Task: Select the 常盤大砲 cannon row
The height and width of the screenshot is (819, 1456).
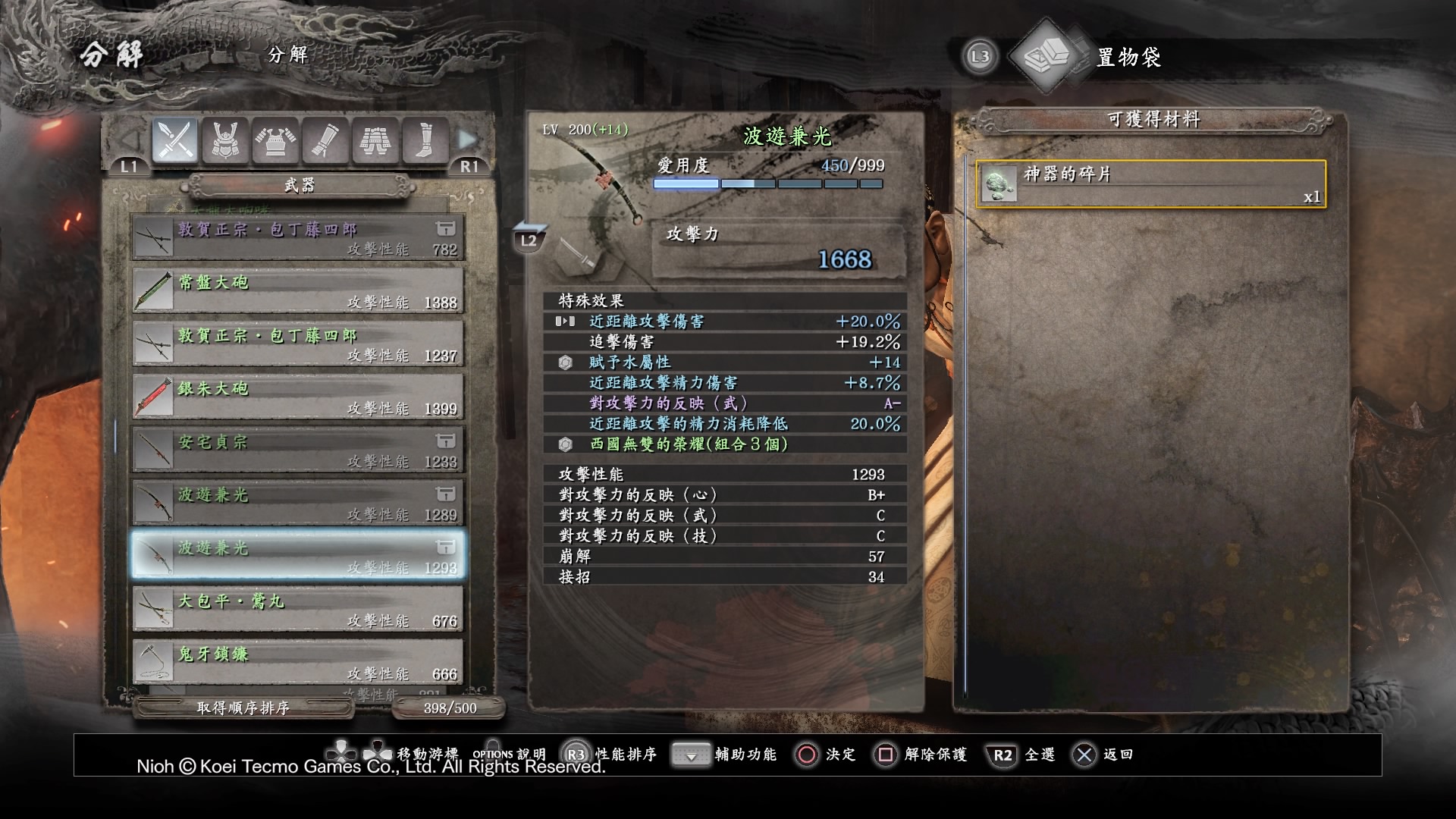Action: coord(298,290)
